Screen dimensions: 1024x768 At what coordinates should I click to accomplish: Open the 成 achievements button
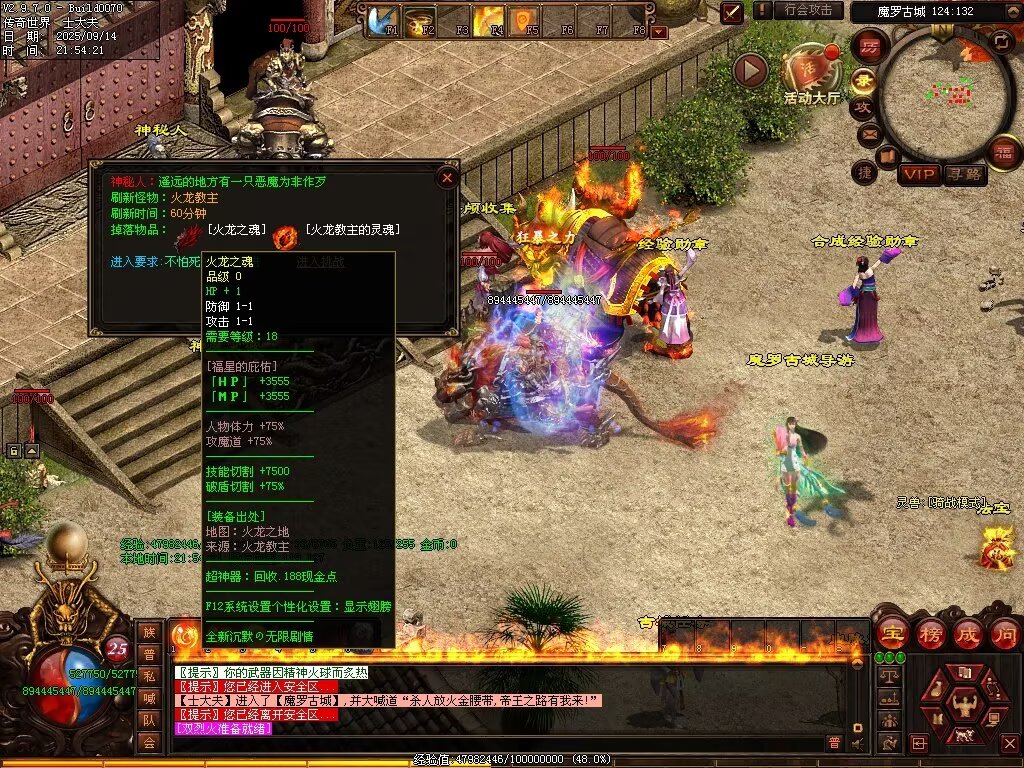(x=968, y=632)
